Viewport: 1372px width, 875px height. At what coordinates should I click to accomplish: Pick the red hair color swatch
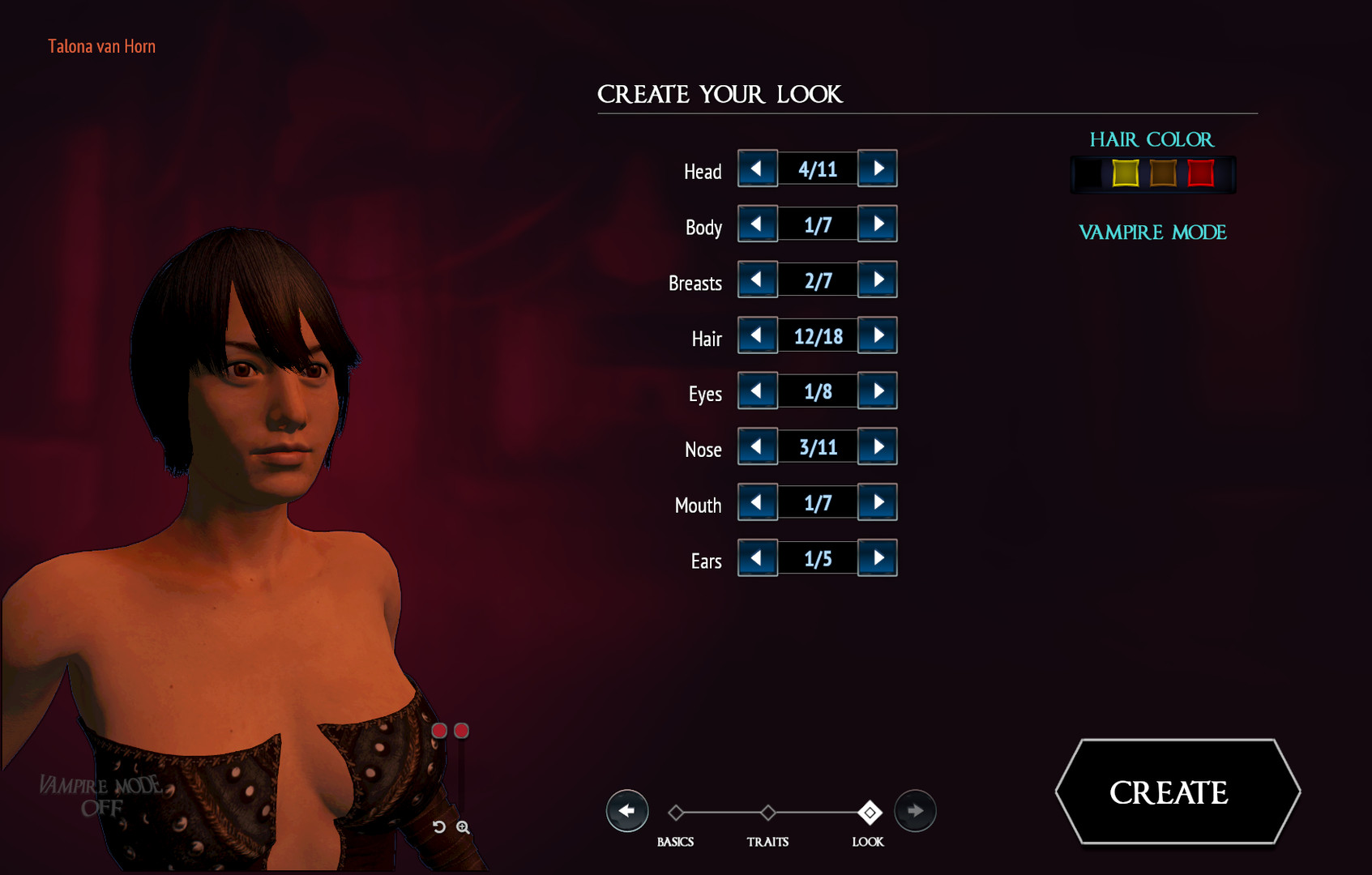(1202, 173)
